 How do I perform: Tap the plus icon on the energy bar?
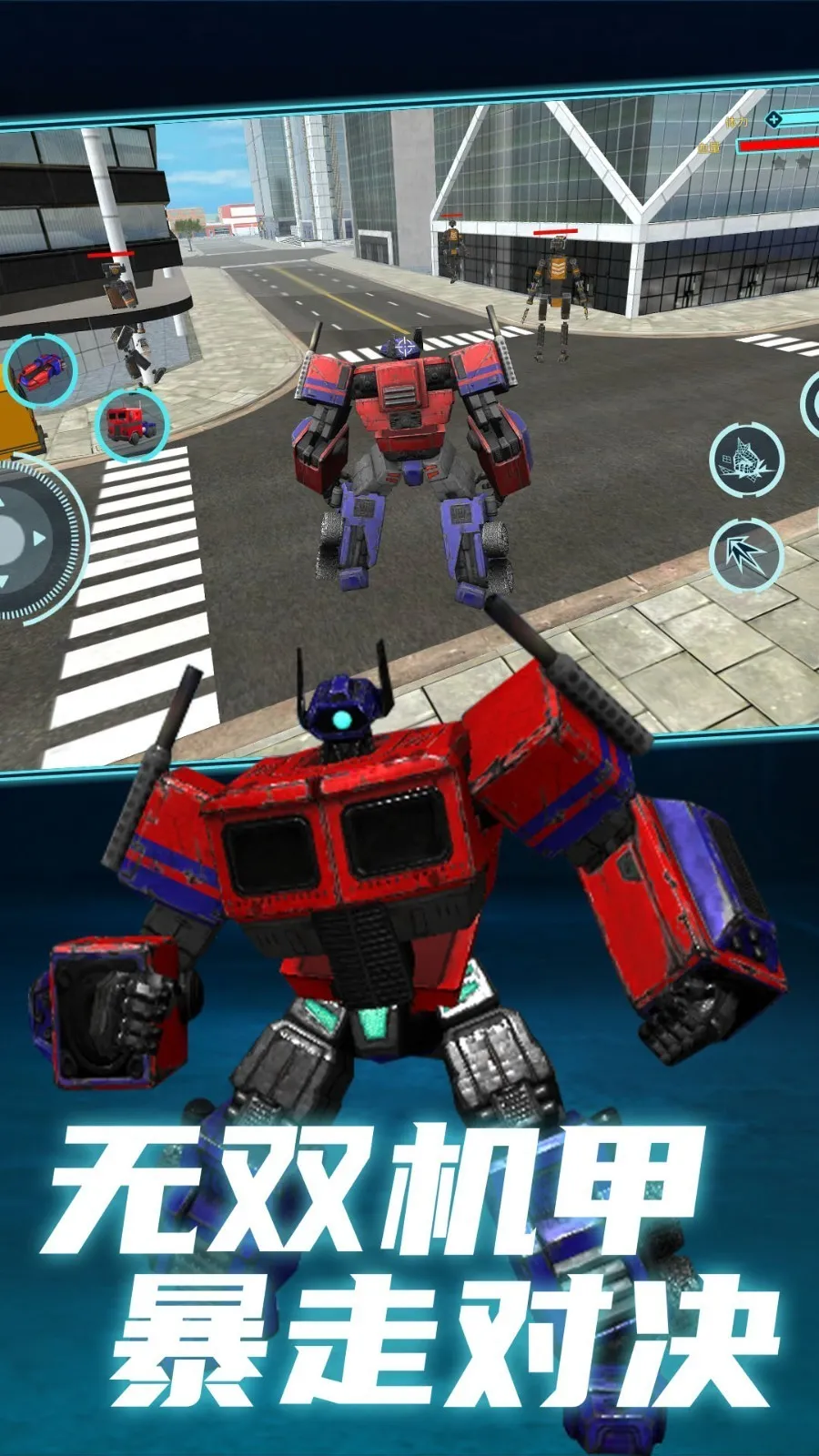tap(773, 119)
